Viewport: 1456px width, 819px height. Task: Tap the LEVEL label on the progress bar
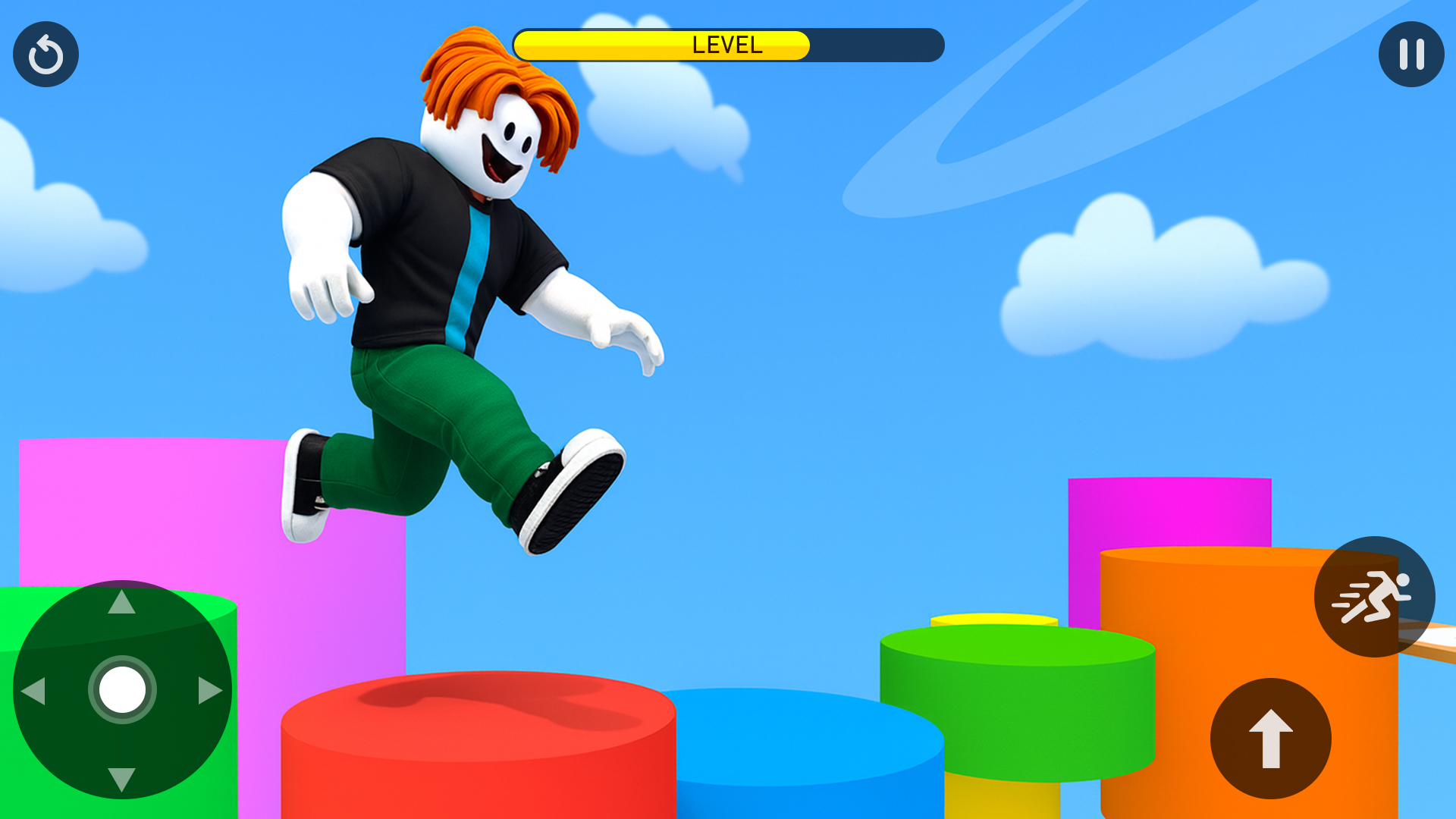click(x=726, y=45)
